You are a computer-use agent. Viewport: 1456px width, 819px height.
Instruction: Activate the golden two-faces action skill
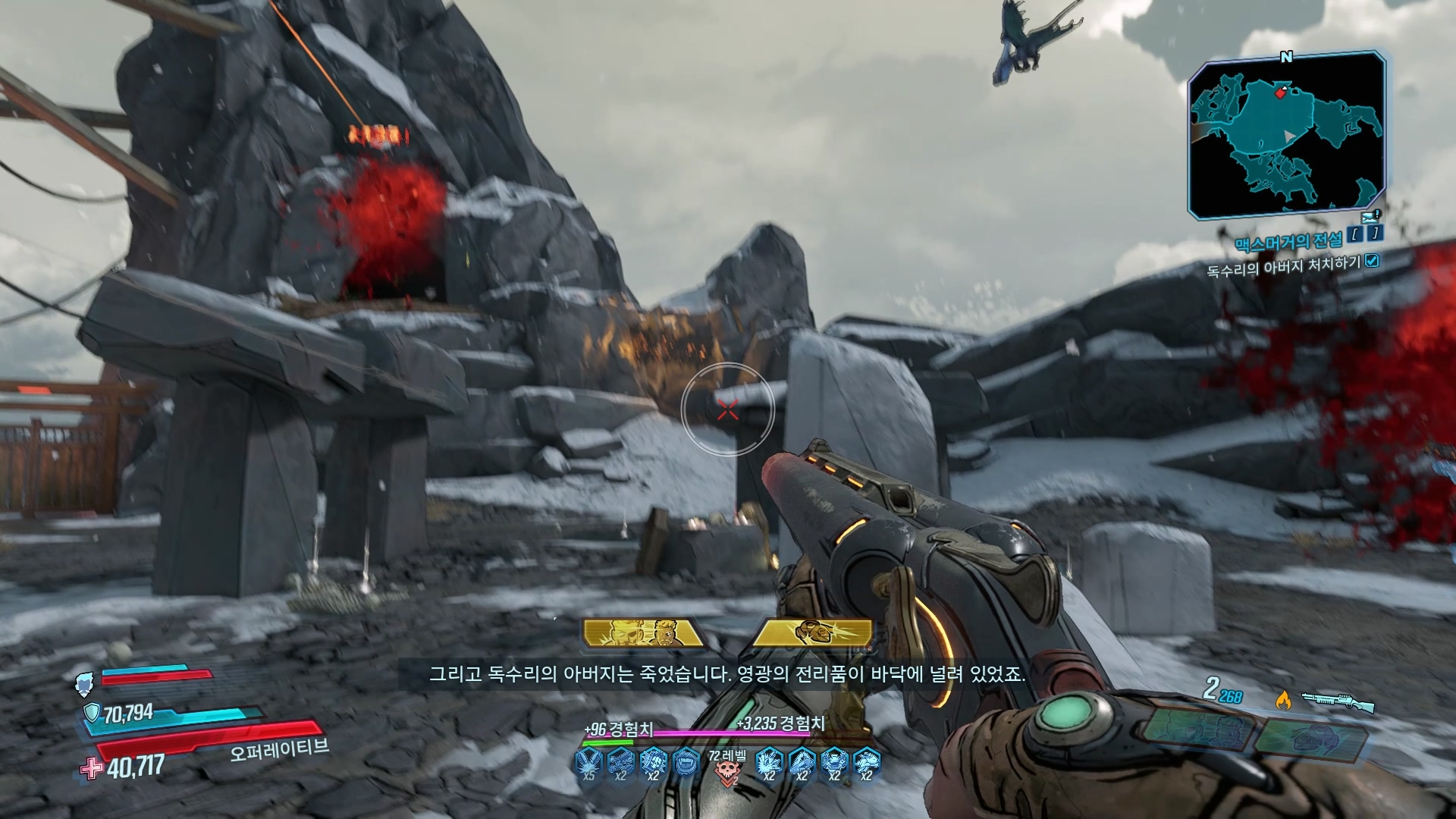643,632
